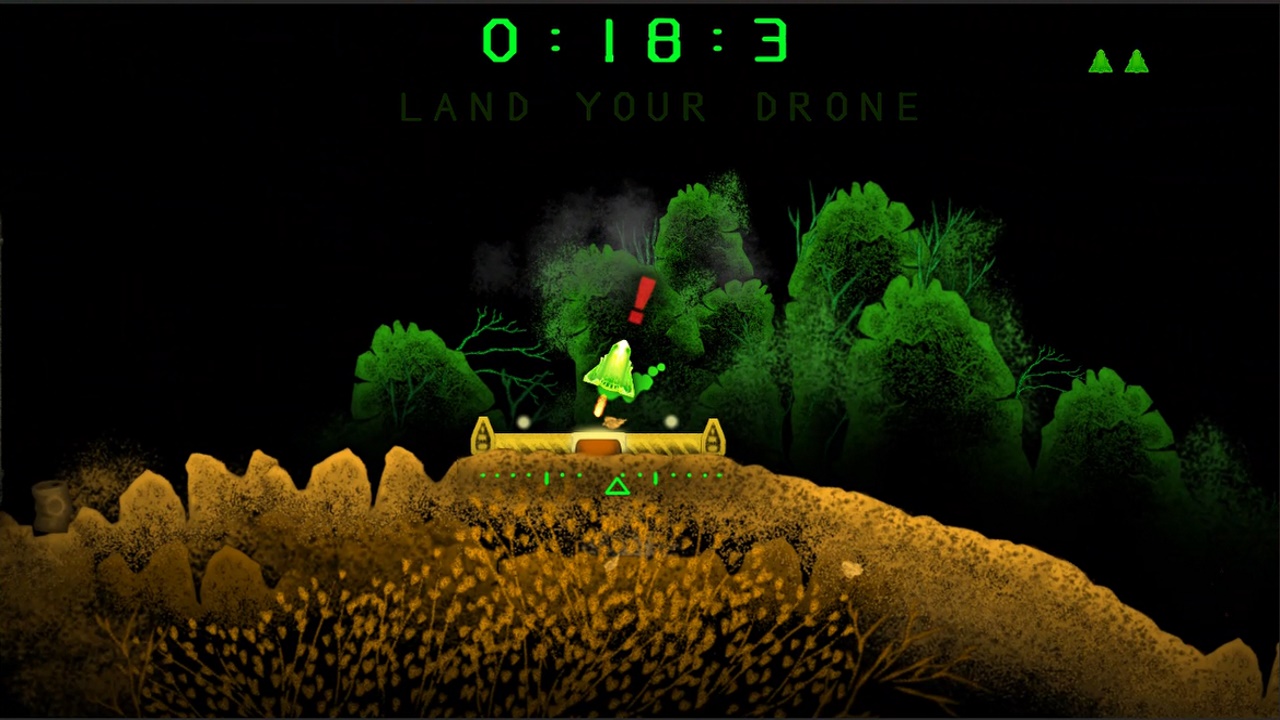Click the LAND YOUR DRONE heading text
The image size is (1280, 720).
click(x=659, y=107)
